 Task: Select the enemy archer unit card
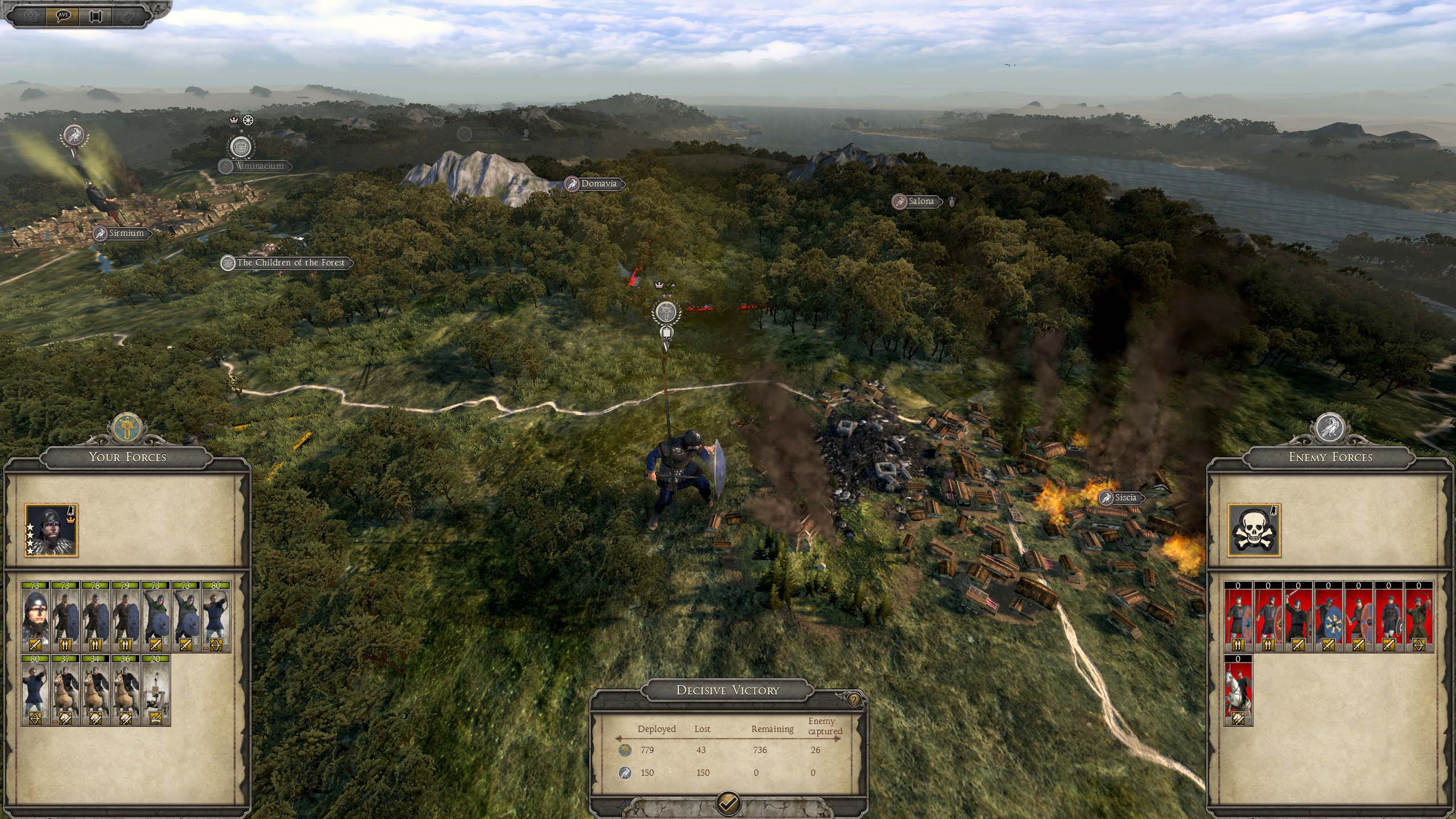[x=1419, y=617]
